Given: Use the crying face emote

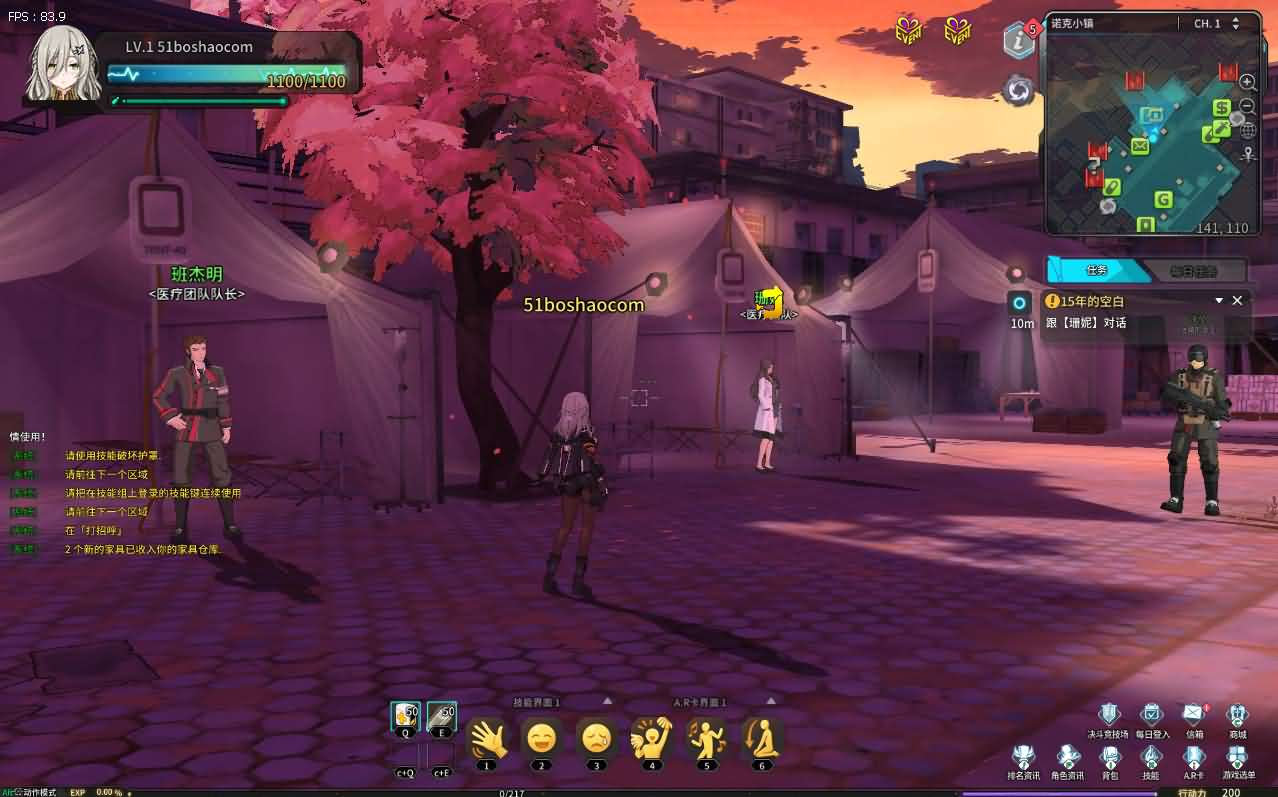Looking at the screenshot, I should (x=597, y=738).
